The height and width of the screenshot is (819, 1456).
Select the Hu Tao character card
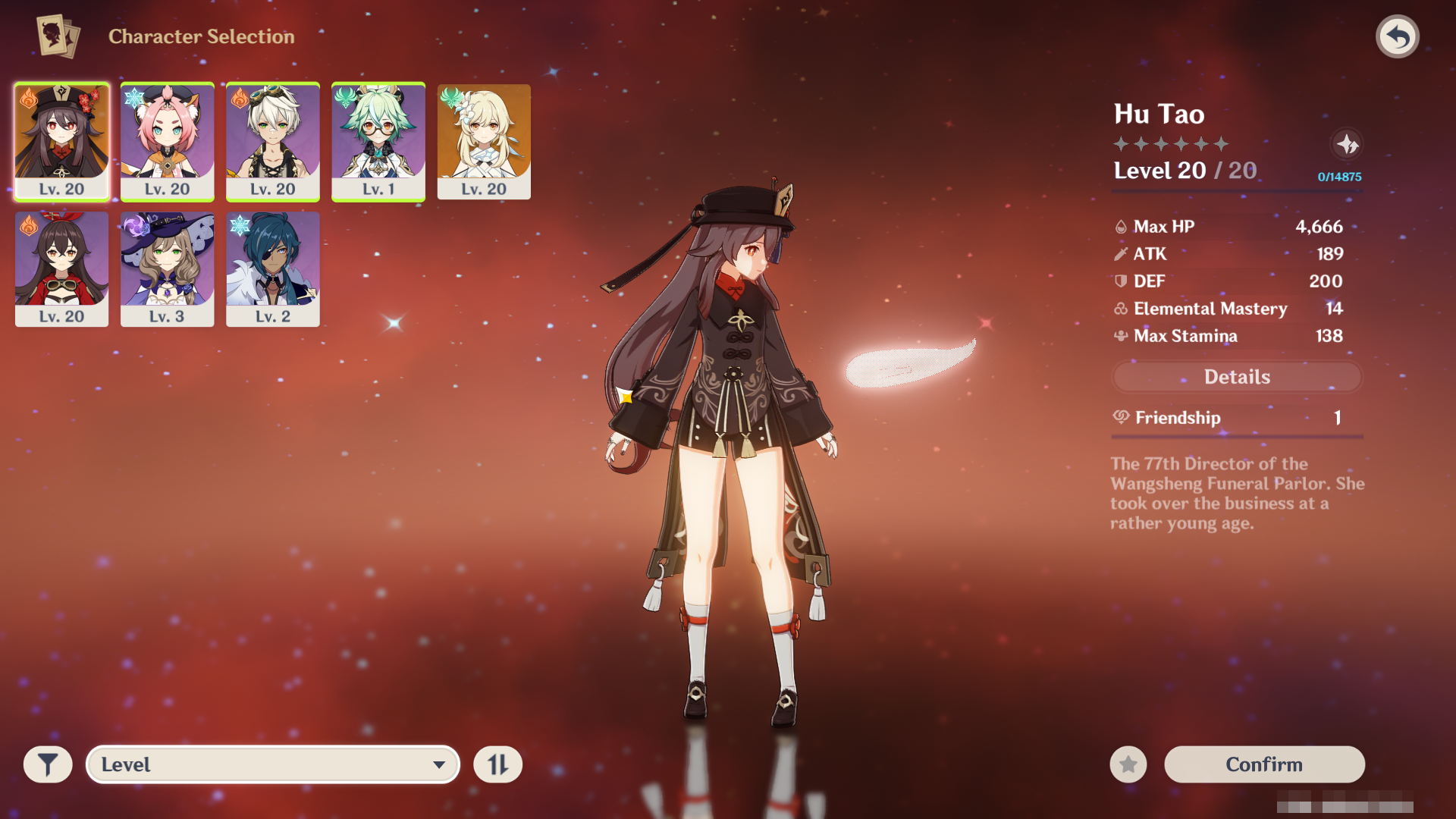pyautogui.click(x=61, y=141)
